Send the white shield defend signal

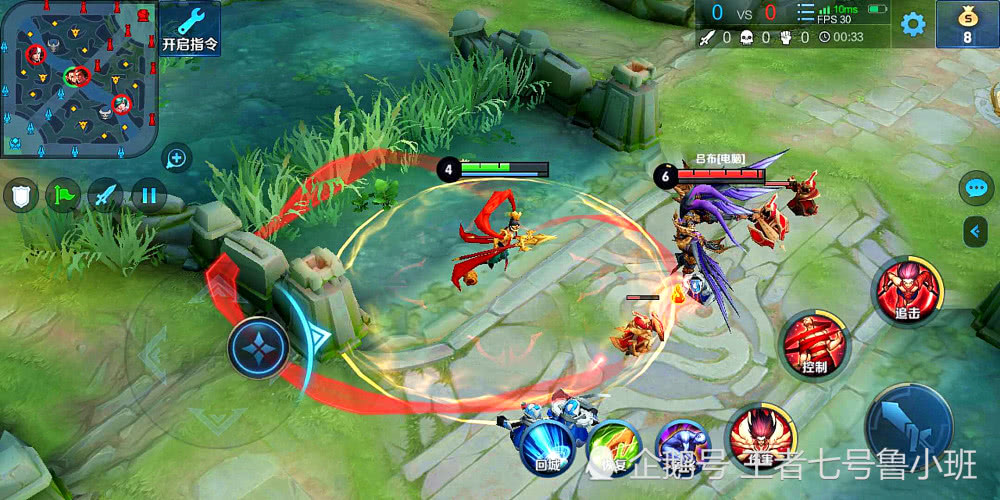[20, 194]
